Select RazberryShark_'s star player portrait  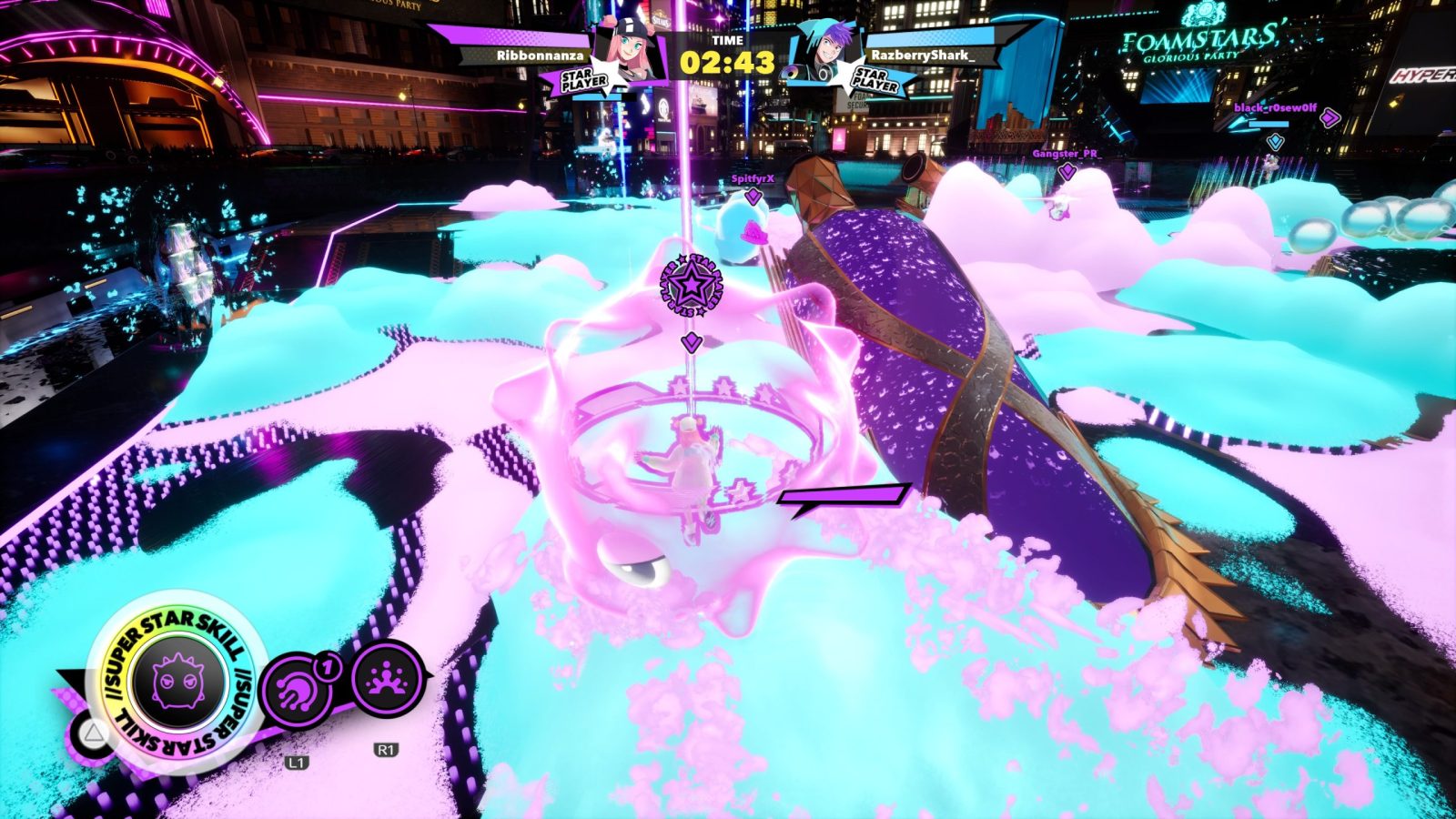click(824, 53)
